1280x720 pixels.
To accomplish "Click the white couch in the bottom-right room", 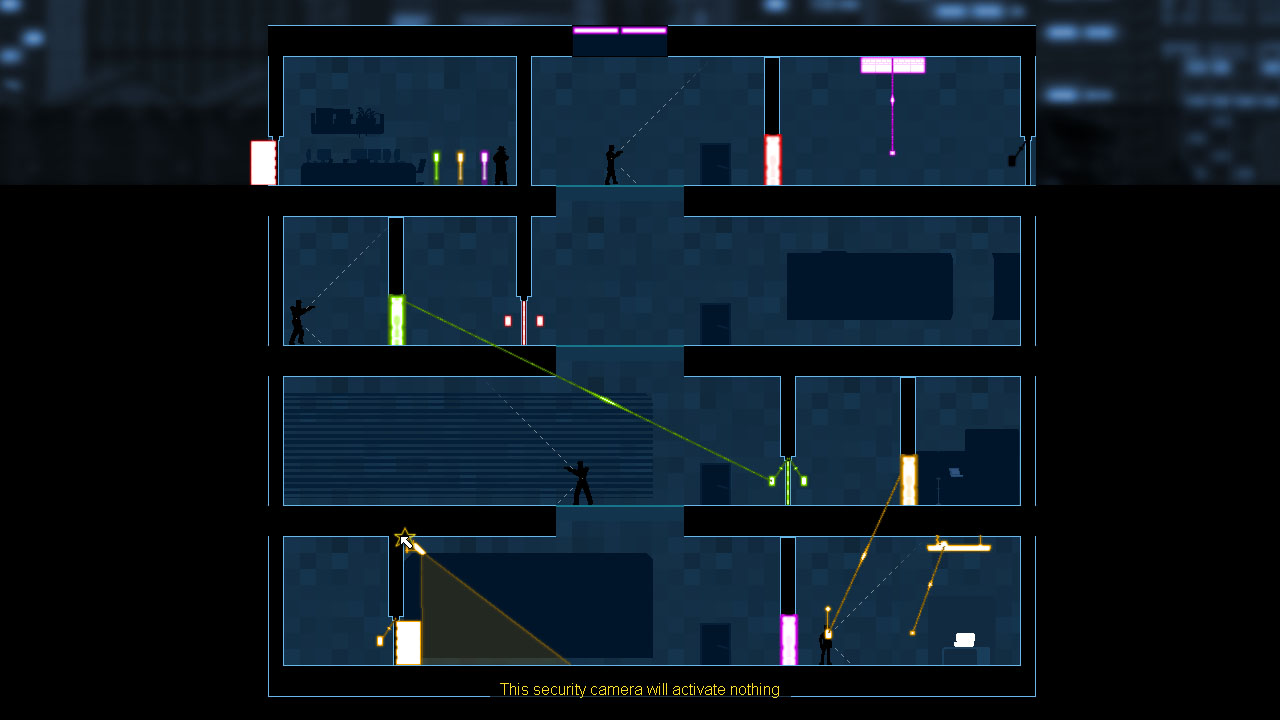I will (x=963, y=638).
